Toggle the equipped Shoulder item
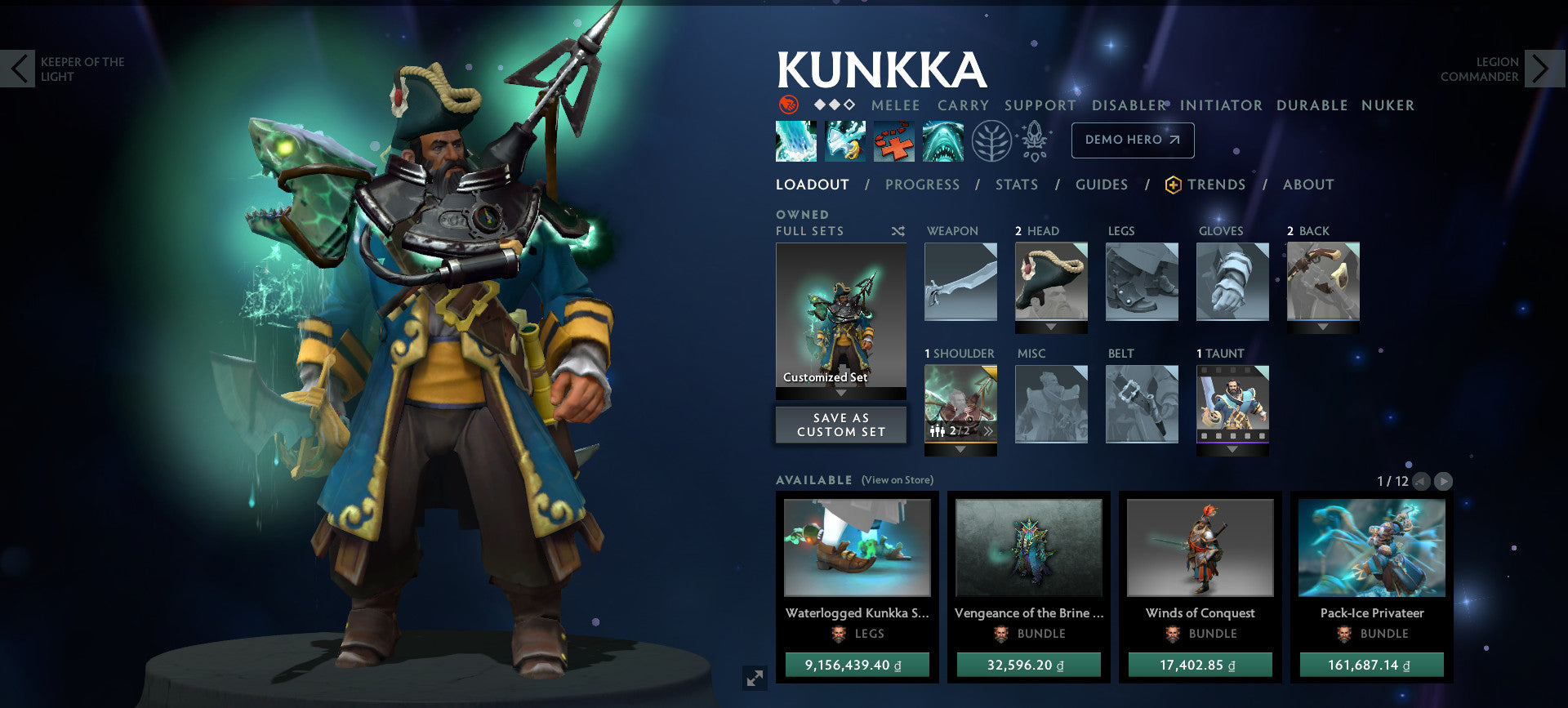1568x708 pixels. [x=960, y=396]
